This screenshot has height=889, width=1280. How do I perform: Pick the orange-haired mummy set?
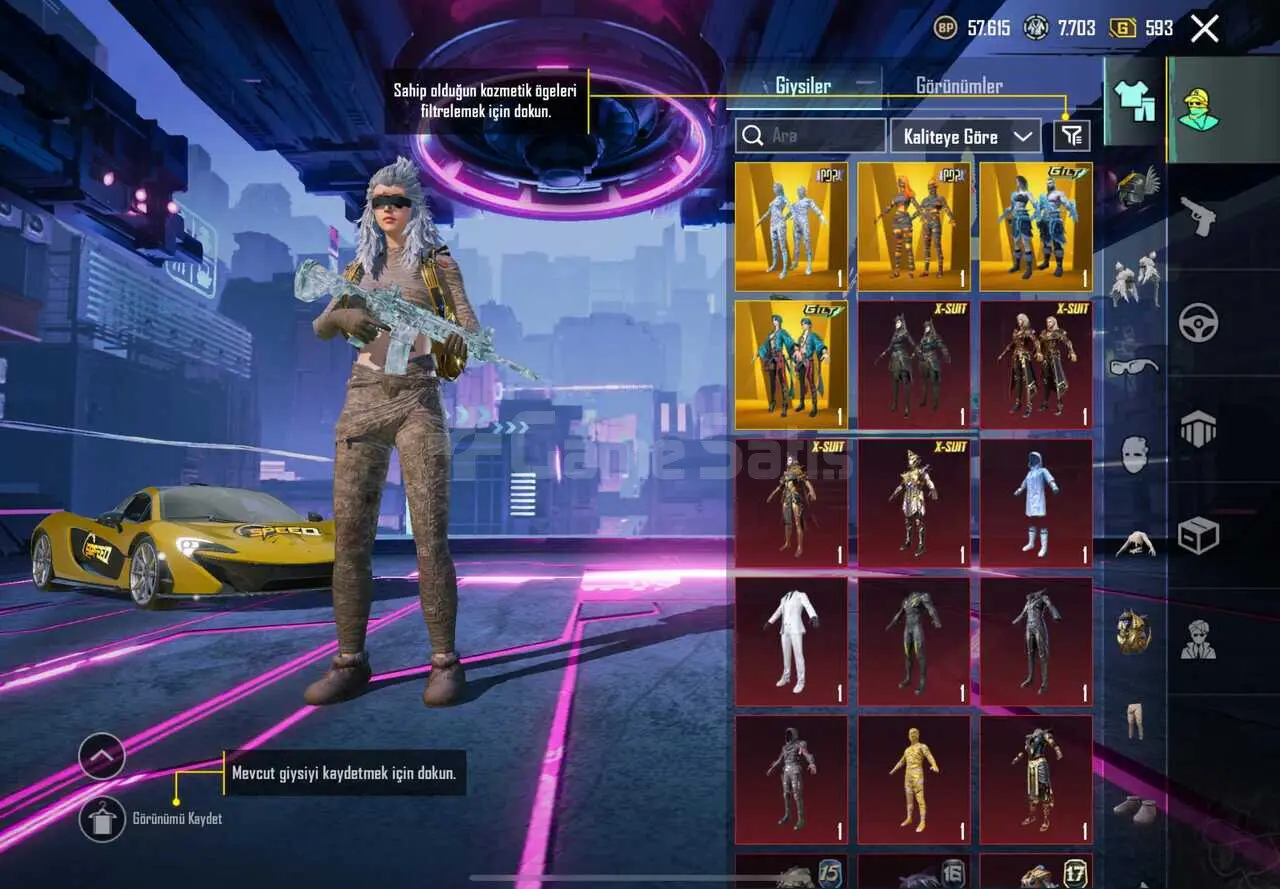point(913,227)
